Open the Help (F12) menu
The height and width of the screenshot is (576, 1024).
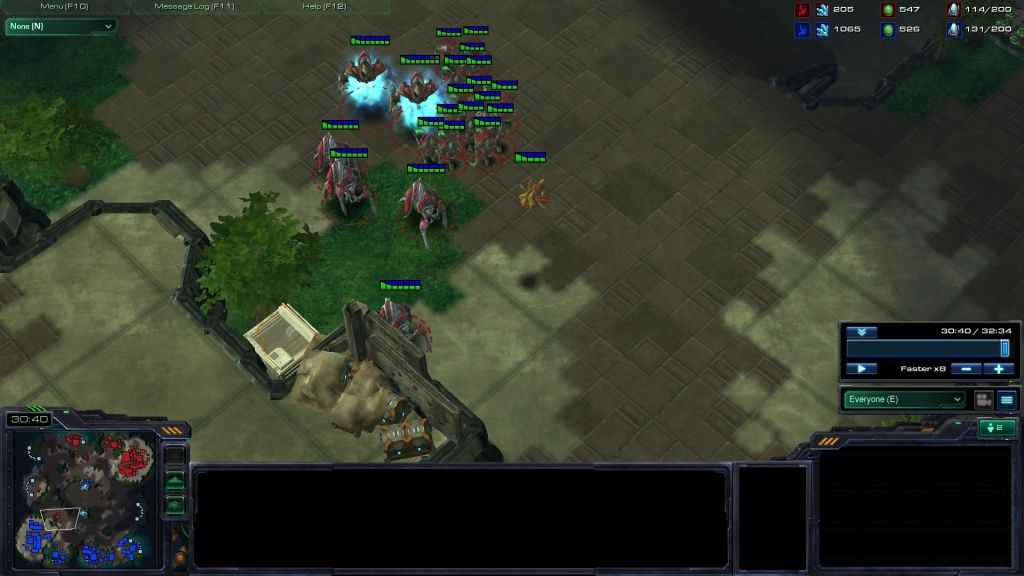324,6
